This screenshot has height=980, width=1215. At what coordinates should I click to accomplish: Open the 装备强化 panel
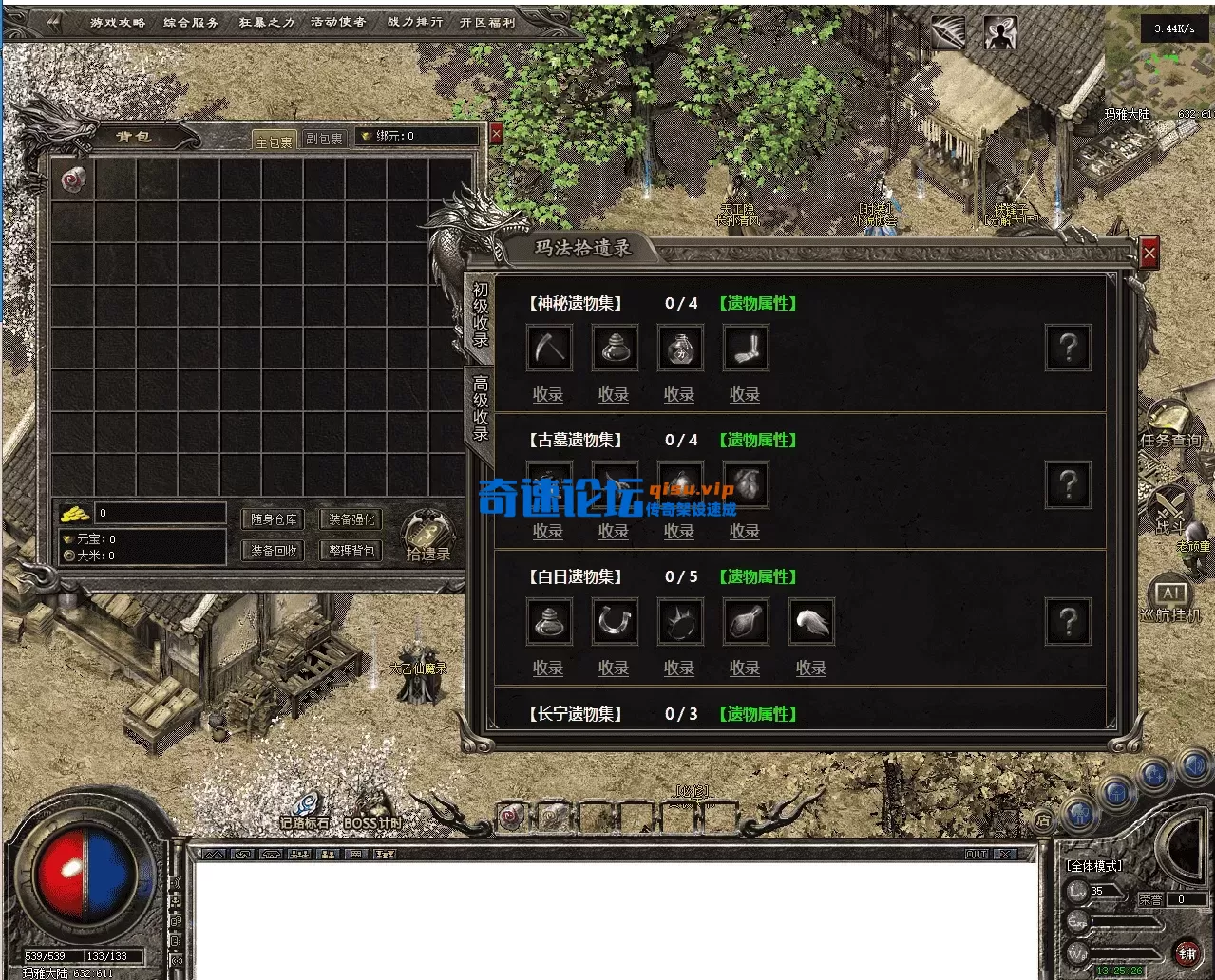[351, 519]
